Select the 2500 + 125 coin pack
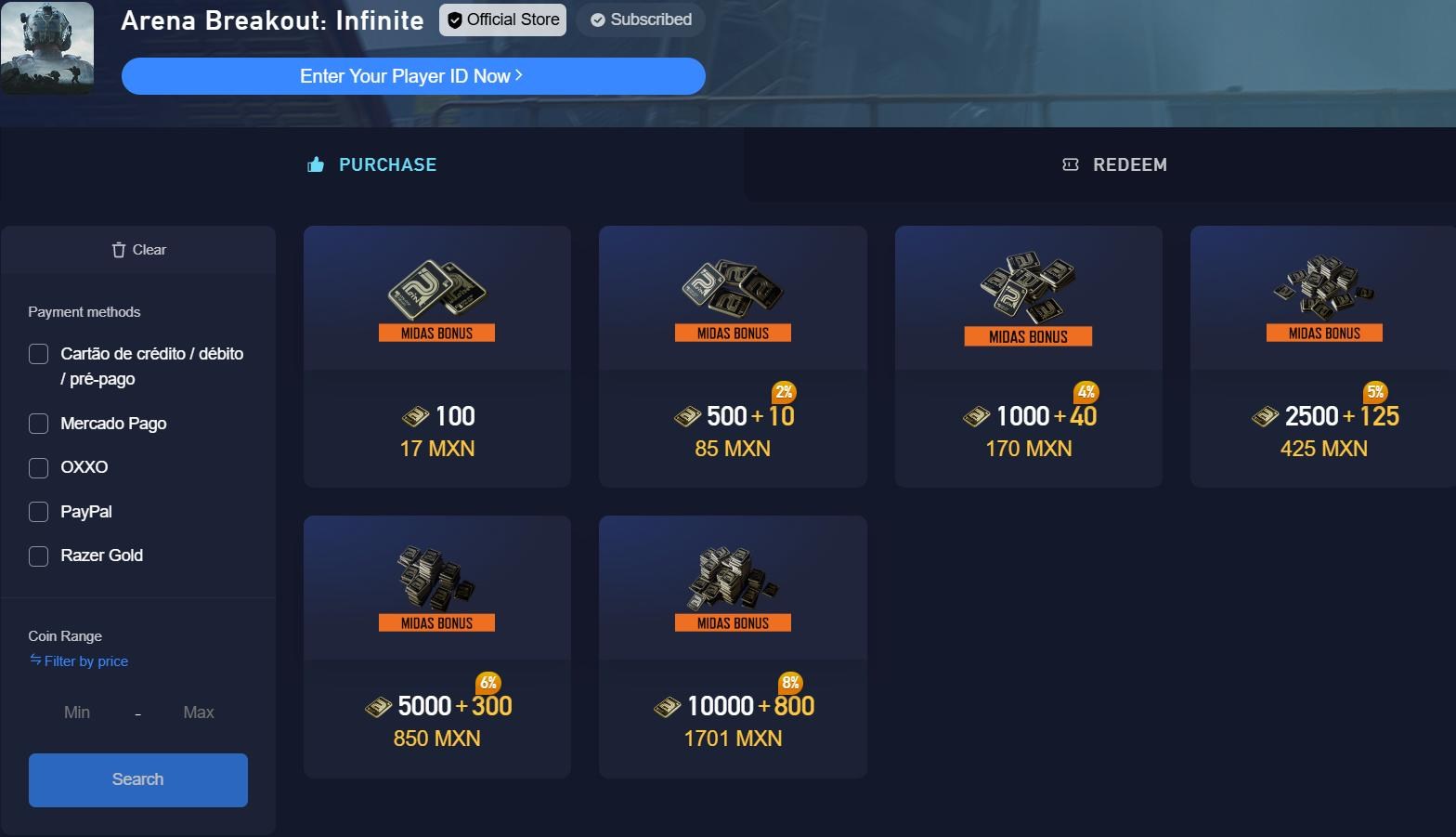 click(1322, 356)
